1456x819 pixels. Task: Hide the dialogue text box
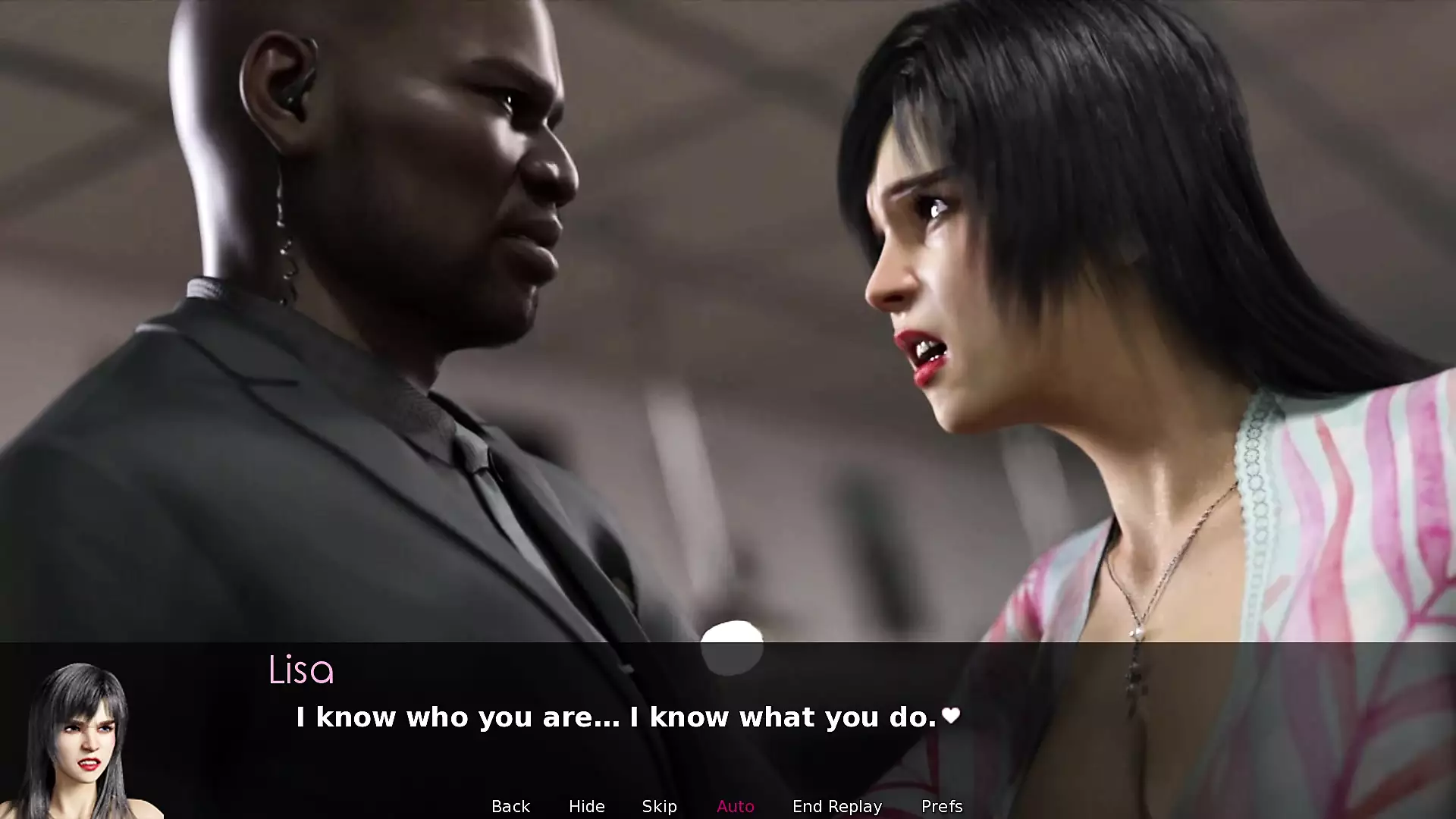click(586, 806)
